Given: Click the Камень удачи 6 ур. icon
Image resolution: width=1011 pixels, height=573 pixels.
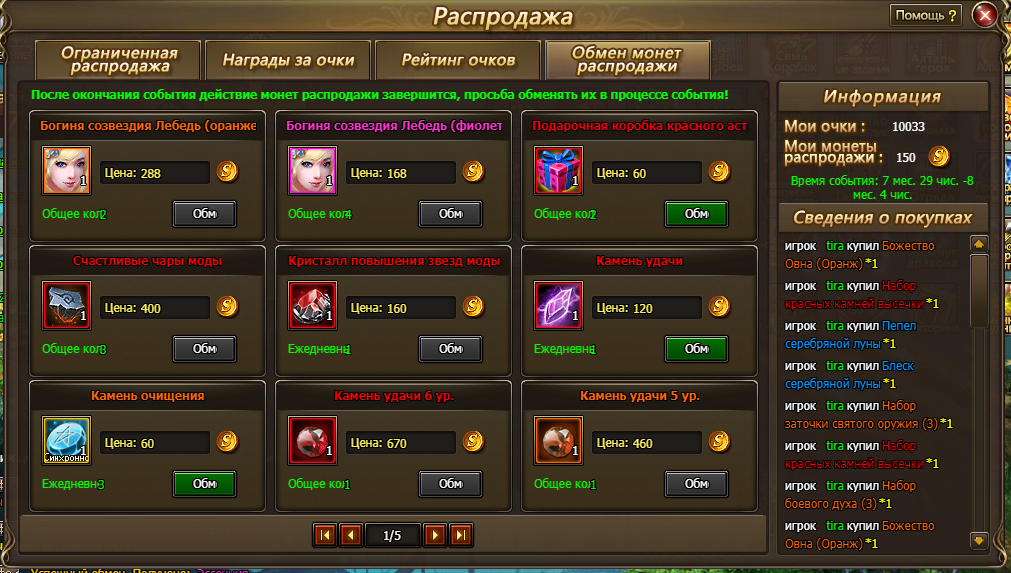Looking at the screenshot, I should 313,441.
